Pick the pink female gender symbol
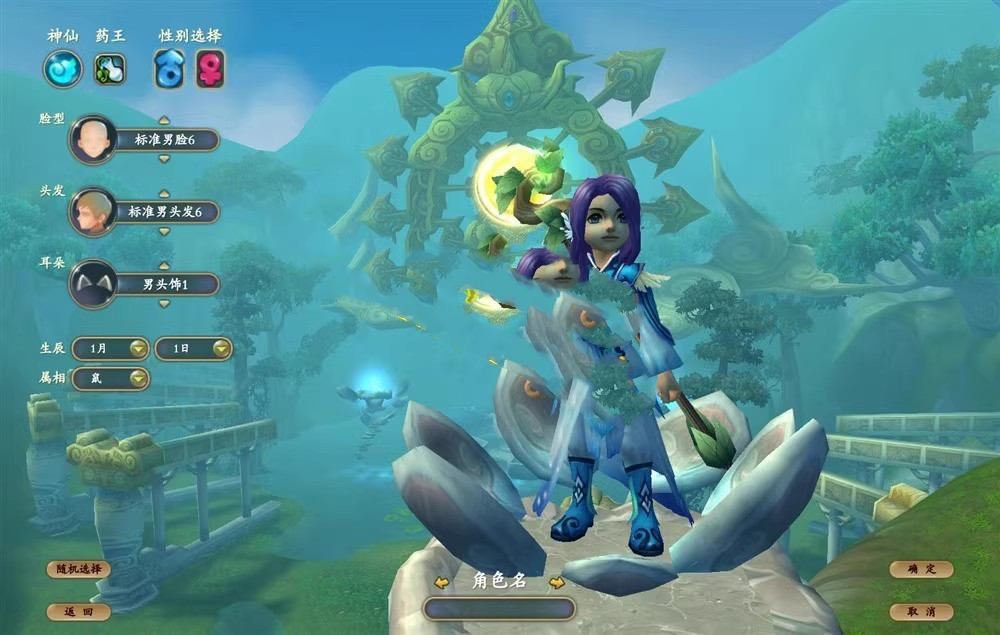 click(210, 69)
